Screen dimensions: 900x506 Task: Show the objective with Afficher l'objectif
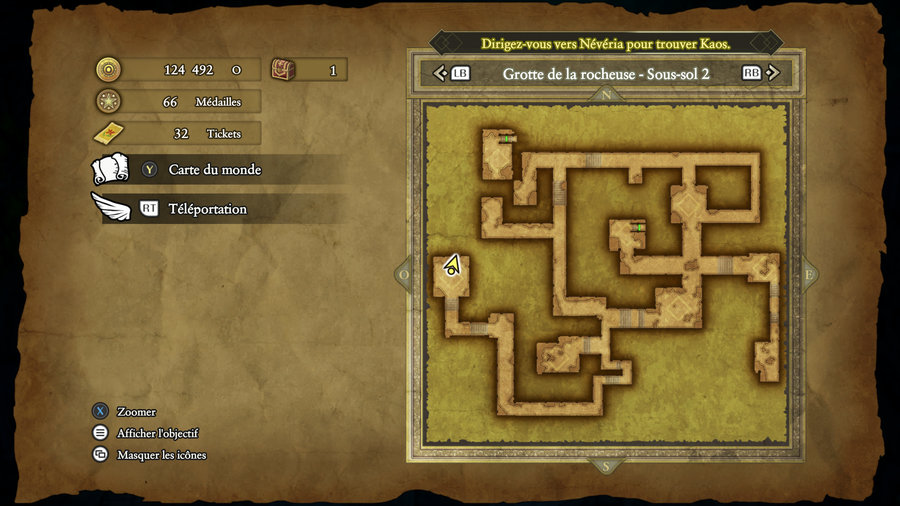(157, 433)
